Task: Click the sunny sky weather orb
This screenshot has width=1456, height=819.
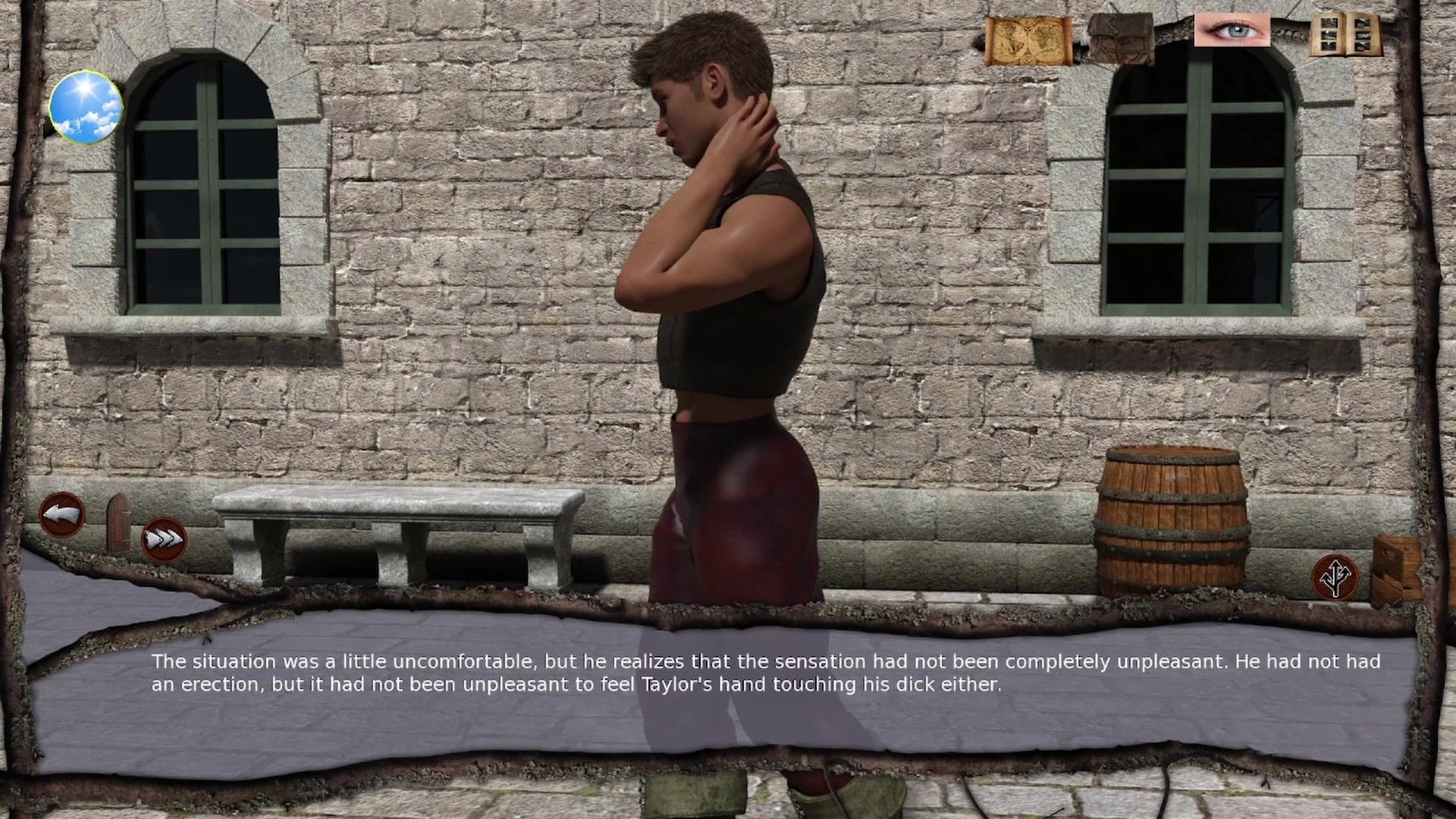Action: coord(86,107)
